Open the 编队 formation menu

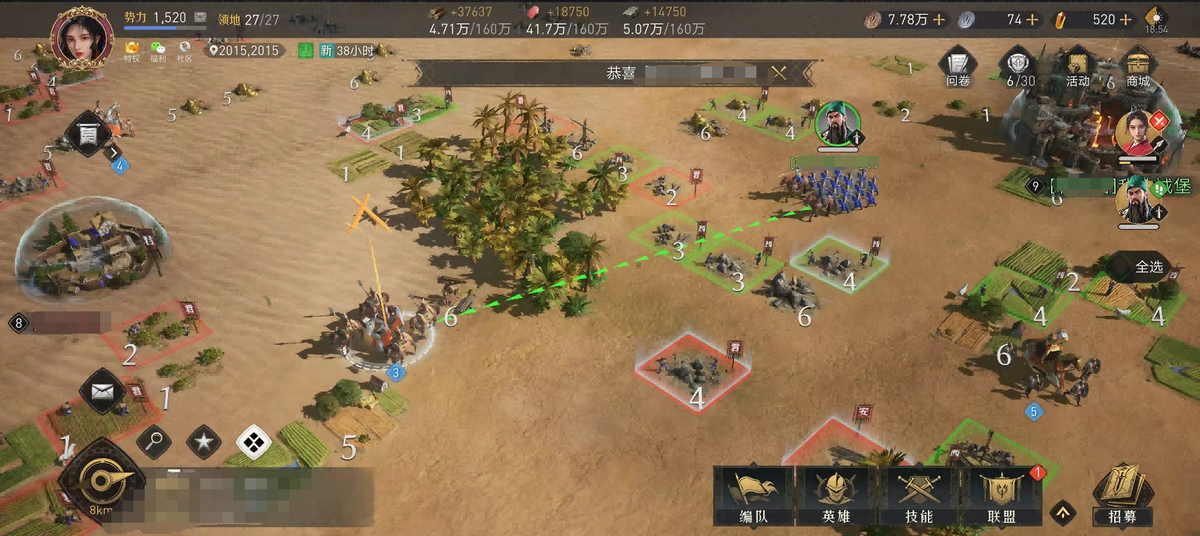point(754,497)
